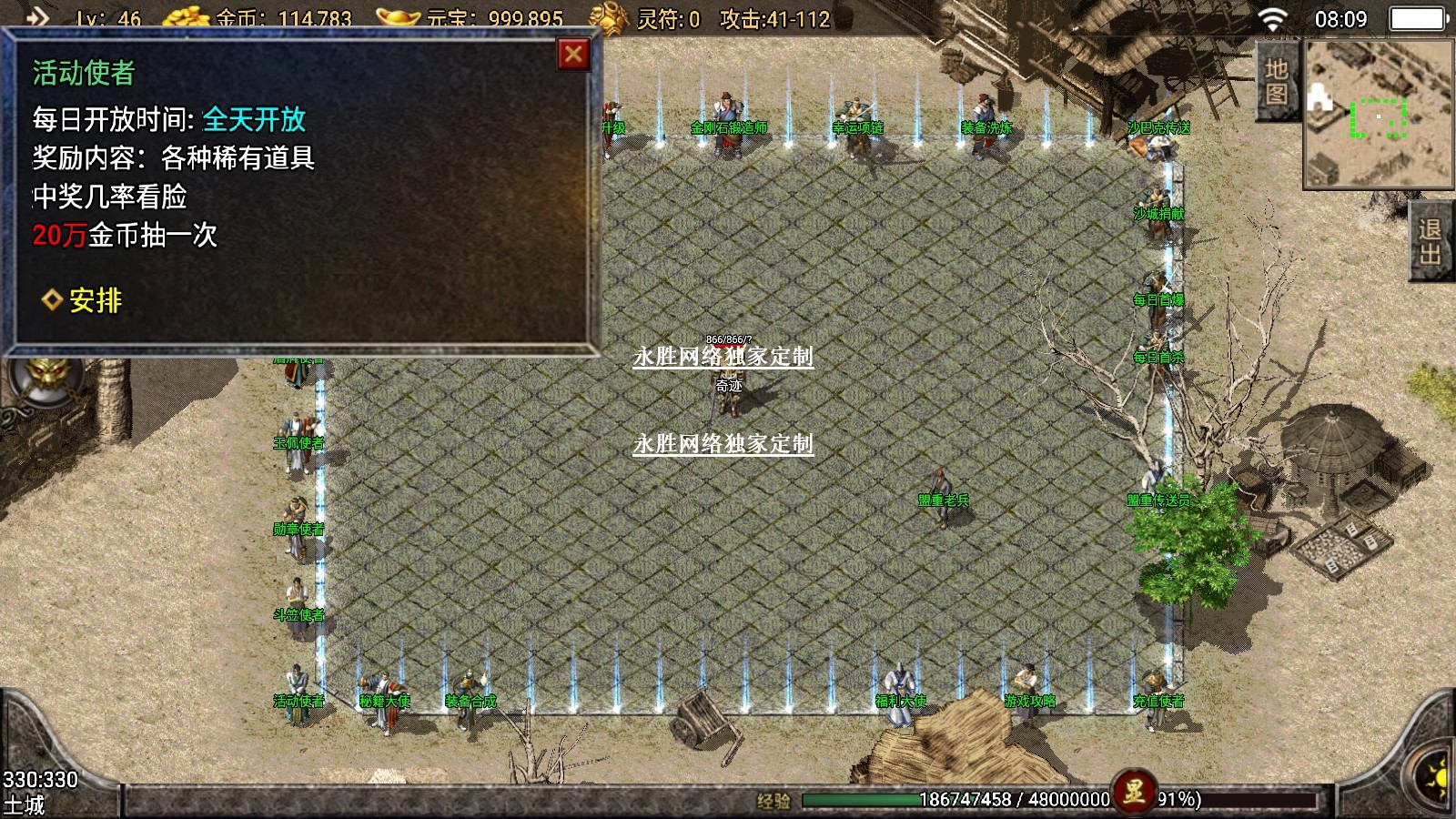Close the 活动使者 dialogue panel
The height and width of the screenshot is (819, 1456).
[573, 55]
